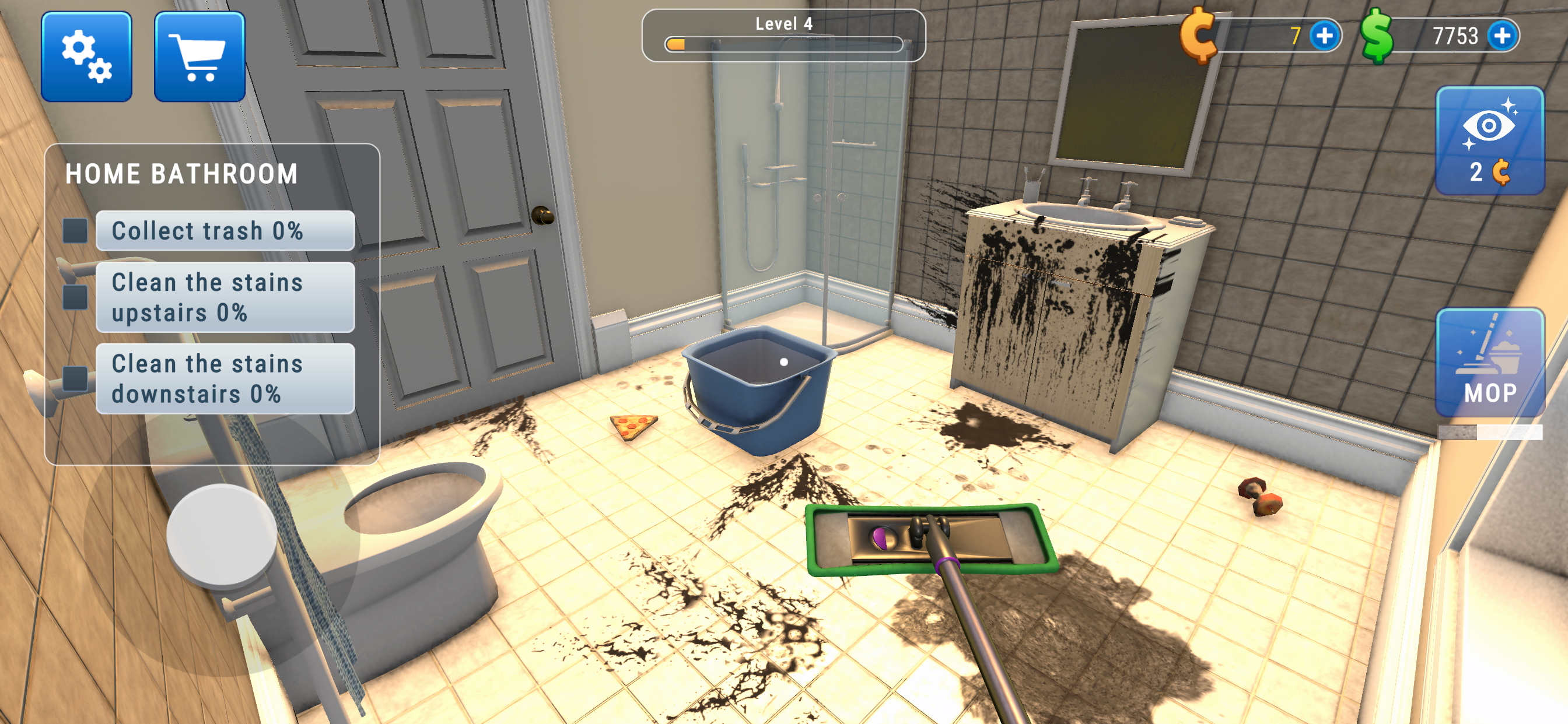Viewport: 1568px width, 724px height.
Task: Select the Clean the stains upstairs 0% quest
Action: tap(225, 297)
